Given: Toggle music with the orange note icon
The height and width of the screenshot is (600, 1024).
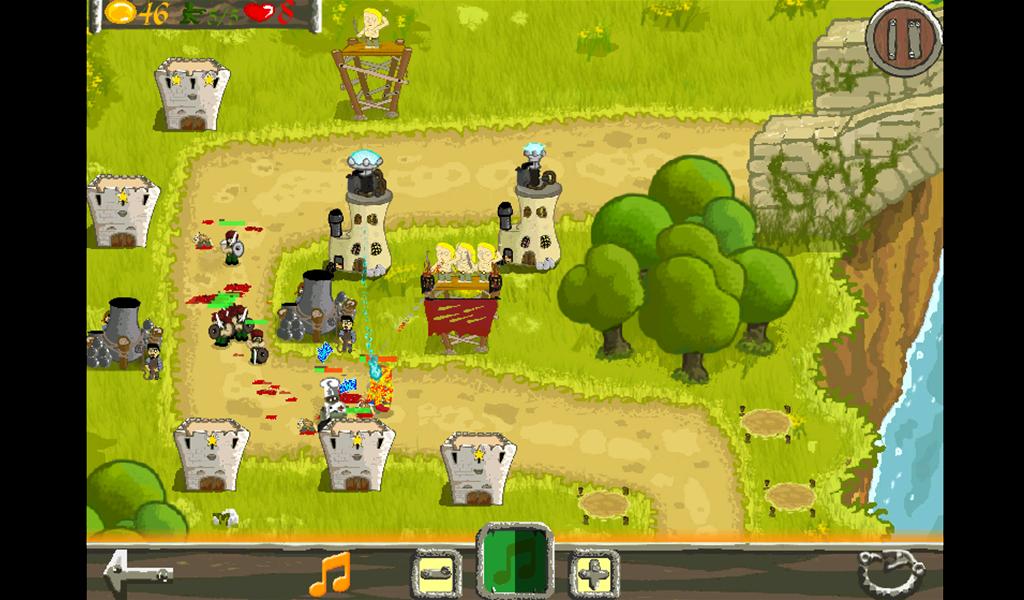Looking at the screenshot, I should [x=330, y=574].
